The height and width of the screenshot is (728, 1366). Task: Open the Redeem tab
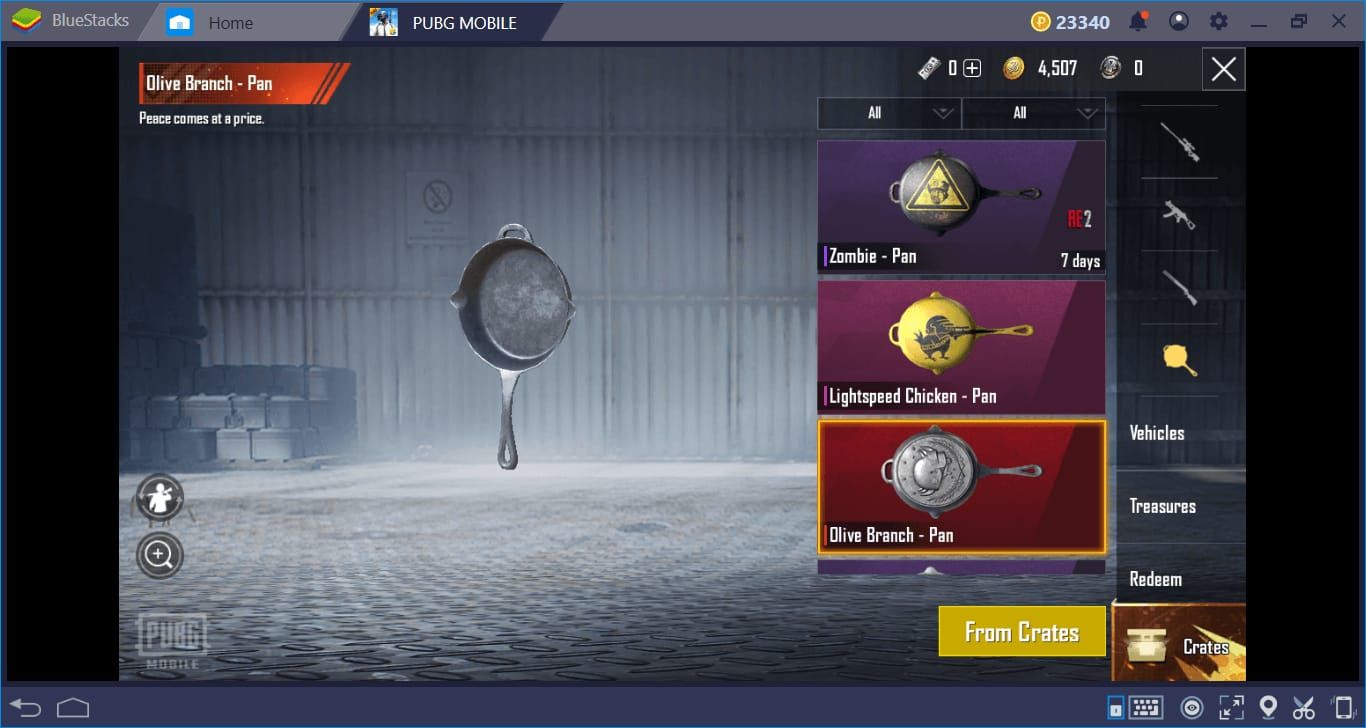[x=1158, y=579]
